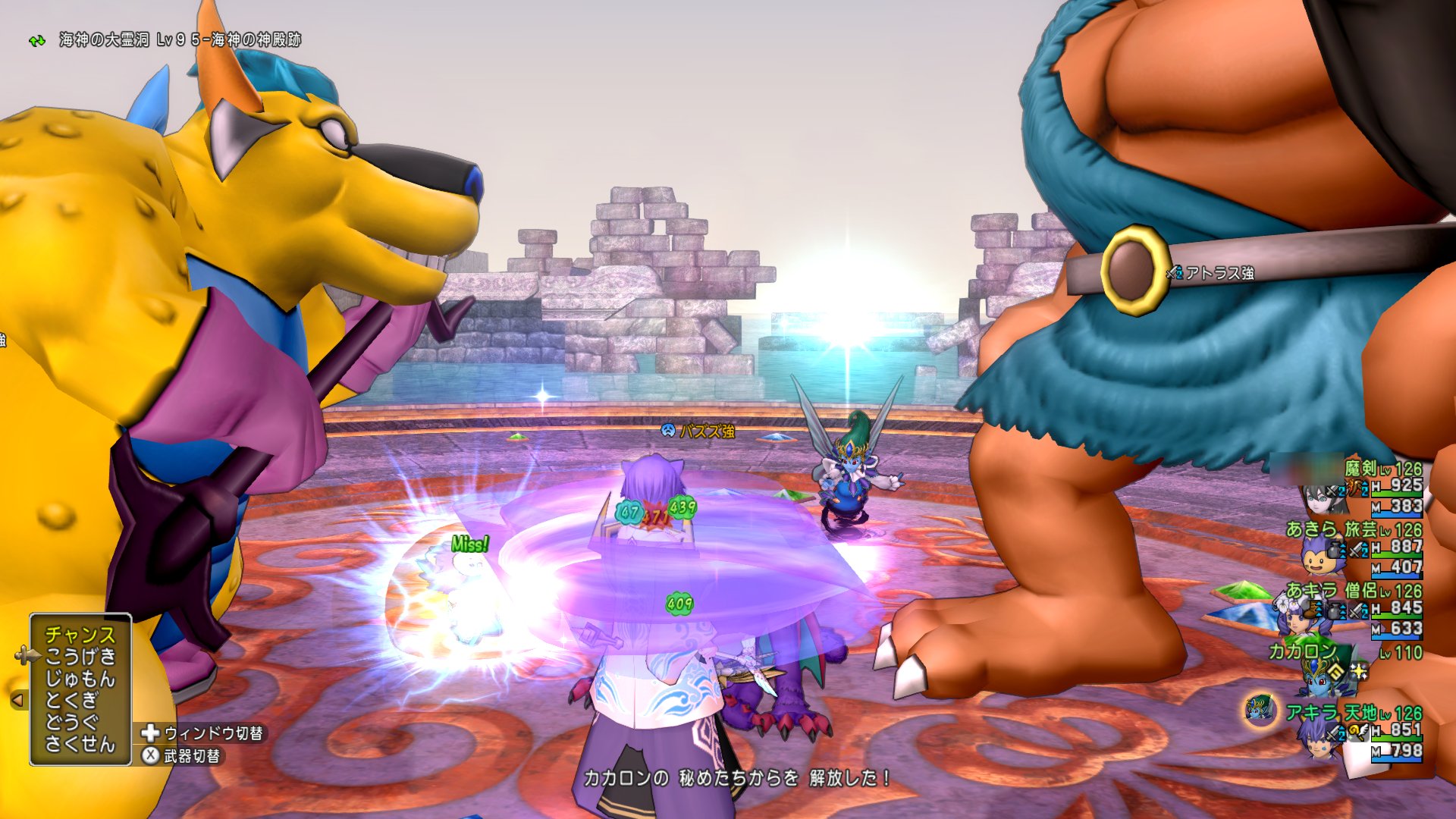This screenshot has width=1456, height=819.
Task: Select どうぐ to use an item
Action: 72,722
